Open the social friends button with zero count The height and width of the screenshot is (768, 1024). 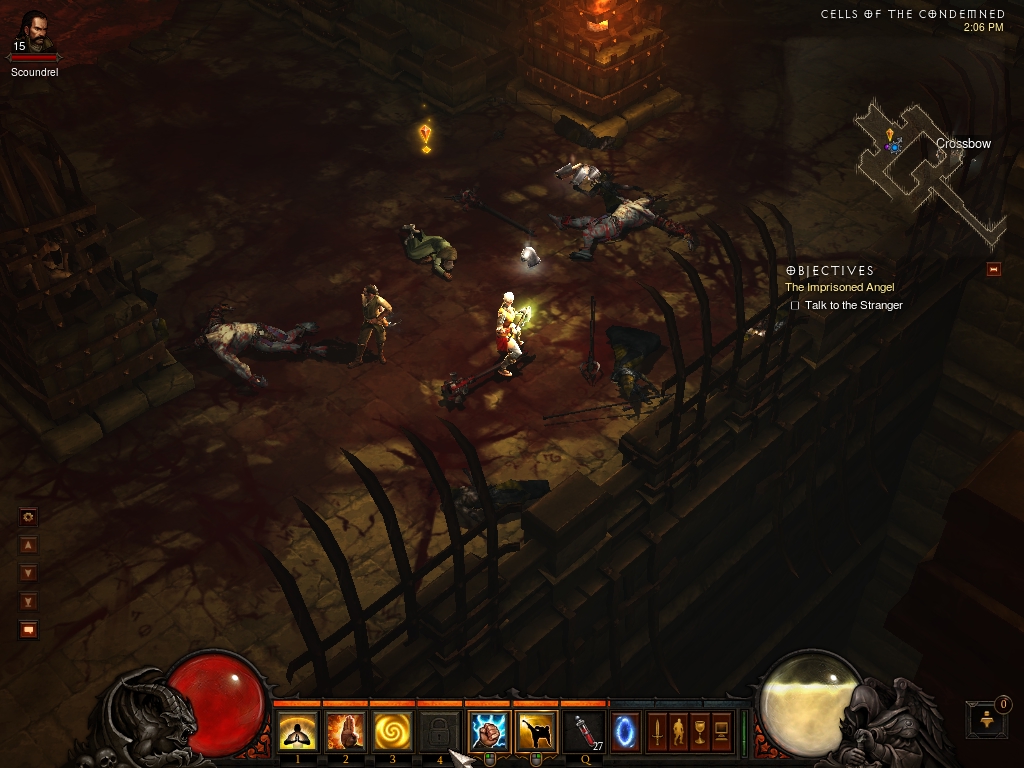tap(988, 719)
